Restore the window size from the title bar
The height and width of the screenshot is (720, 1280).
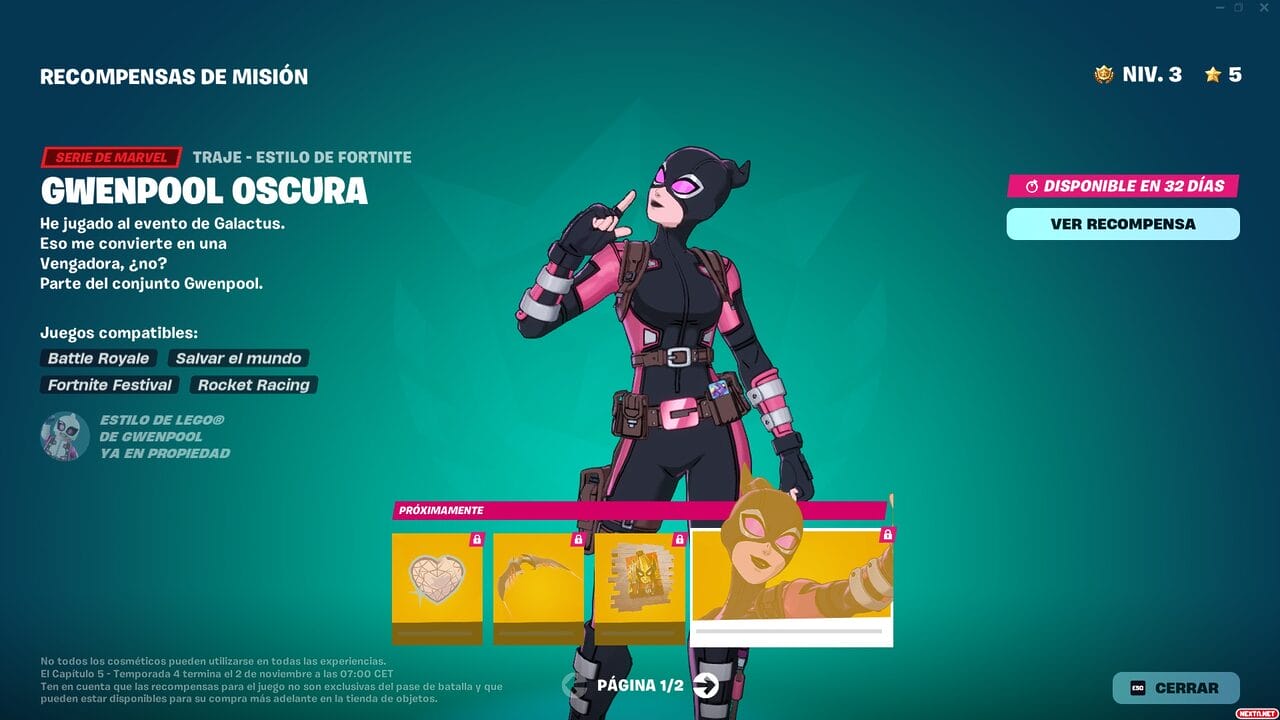coord(1238,8)
